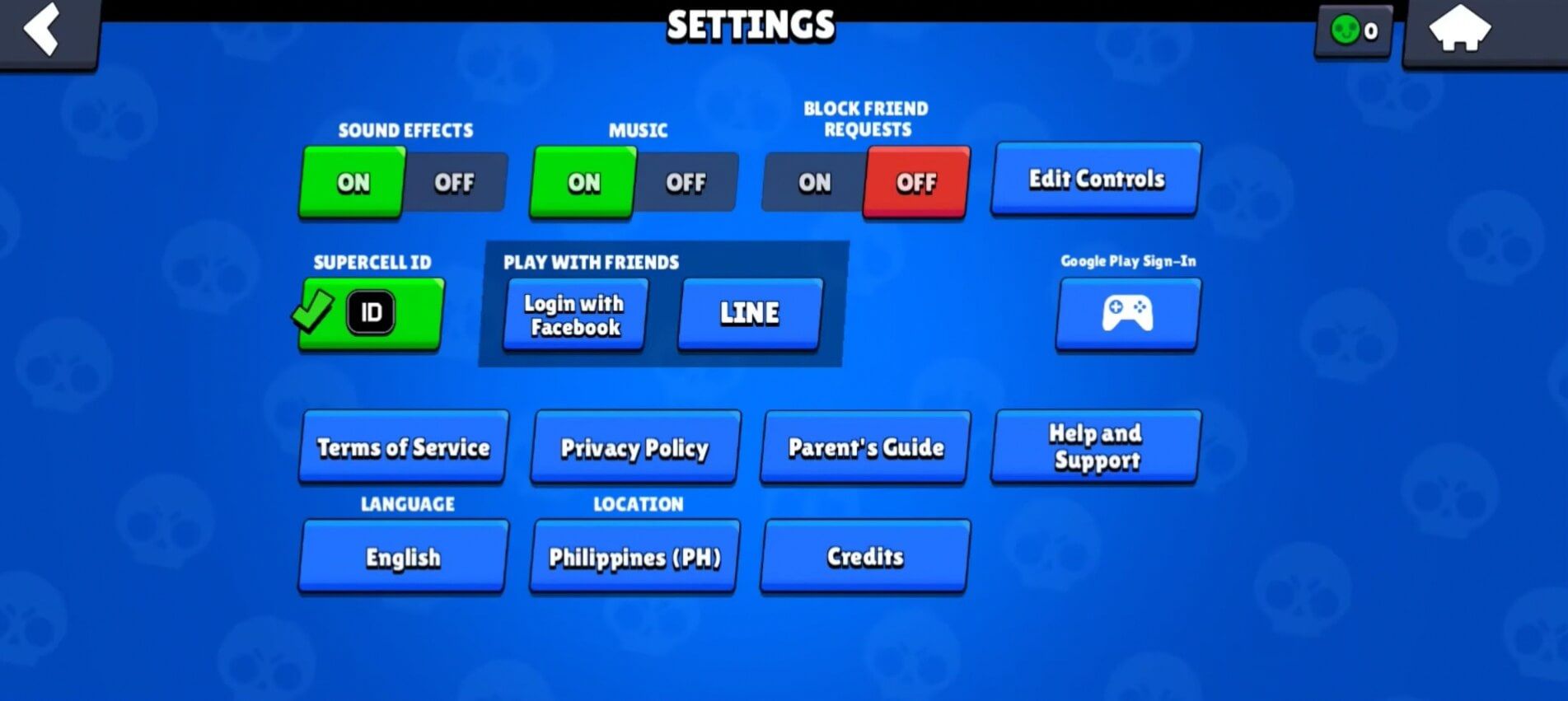The width and height of the screenshot is (1568, 701).
Task: Open Help and Support
Action: click(1096, 447)
